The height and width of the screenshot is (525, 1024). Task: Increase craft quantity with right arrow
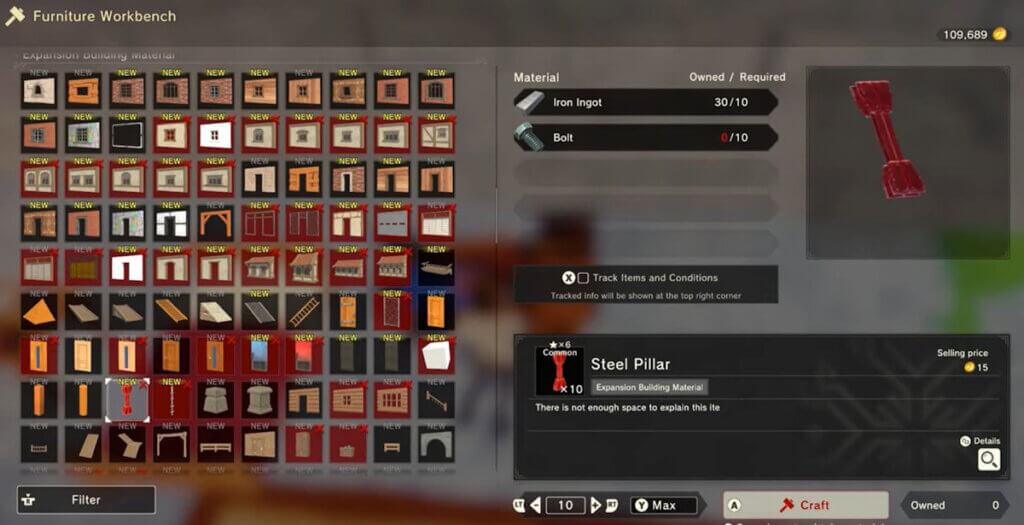(596, 505)
